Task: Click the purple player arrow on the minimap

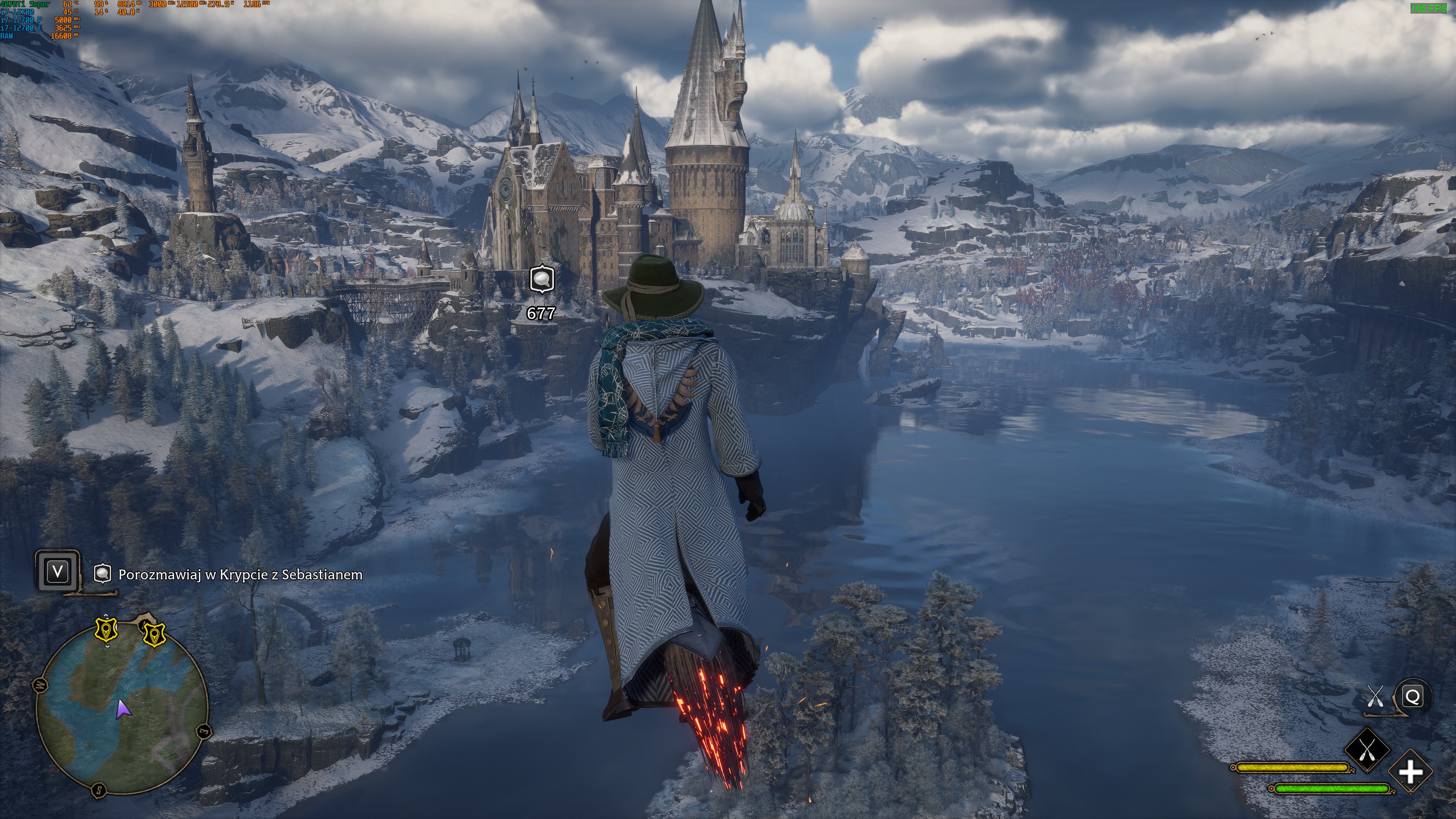Action: (x=123, y=709)
